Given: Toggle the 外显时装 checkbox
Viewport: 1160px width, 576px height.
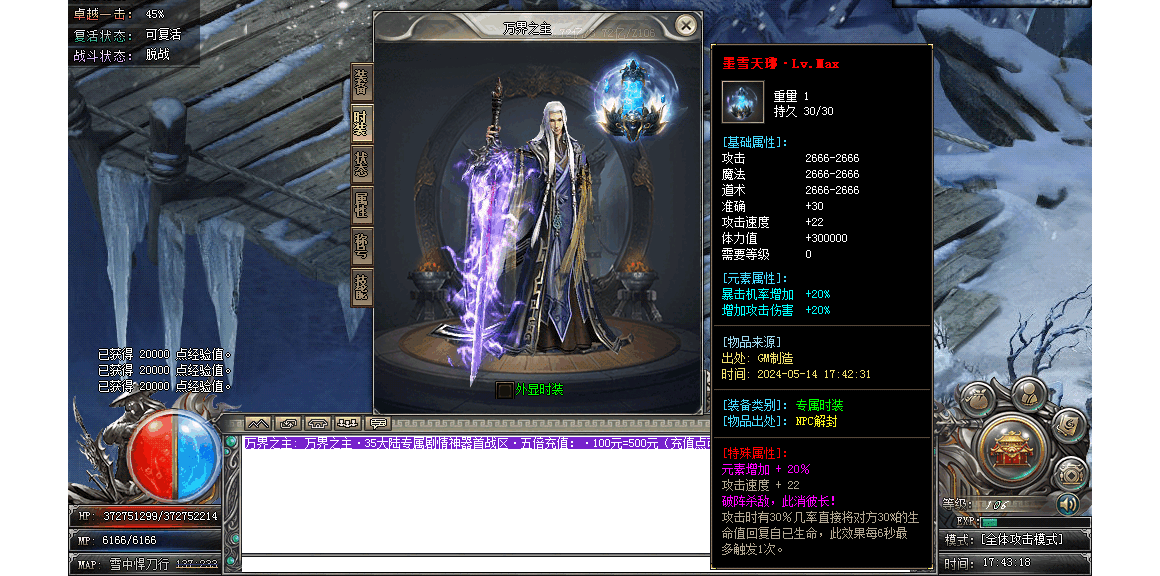Looking at the screenshot, I should click(505, 389).
